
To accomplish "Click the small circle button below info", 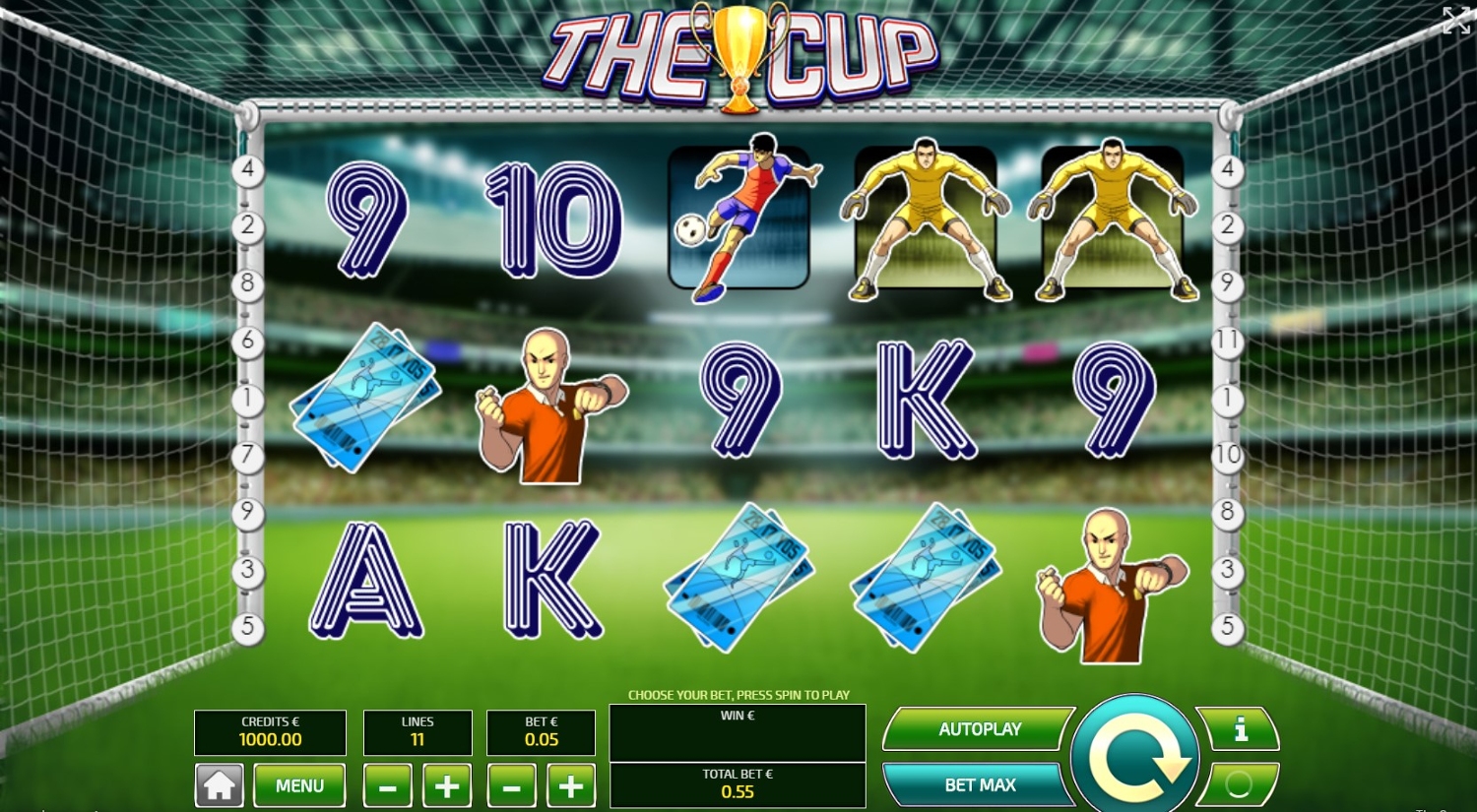I will [1239, 783].
